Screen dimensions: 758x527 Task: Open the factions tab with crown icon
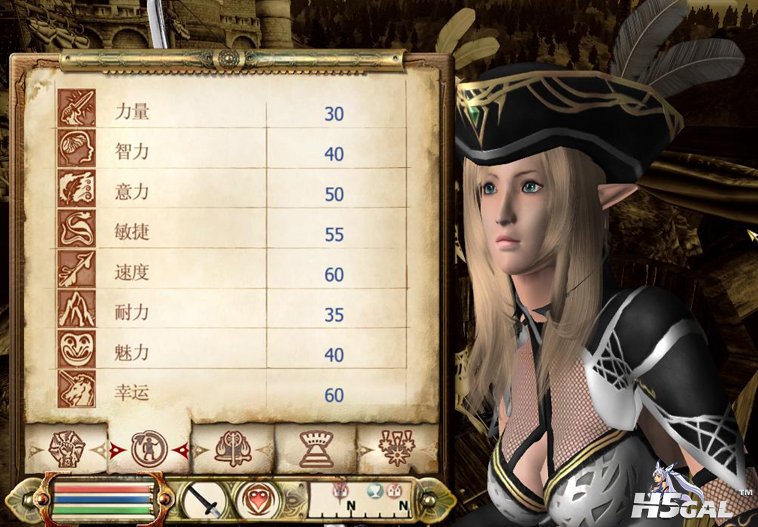pos(315,448)
